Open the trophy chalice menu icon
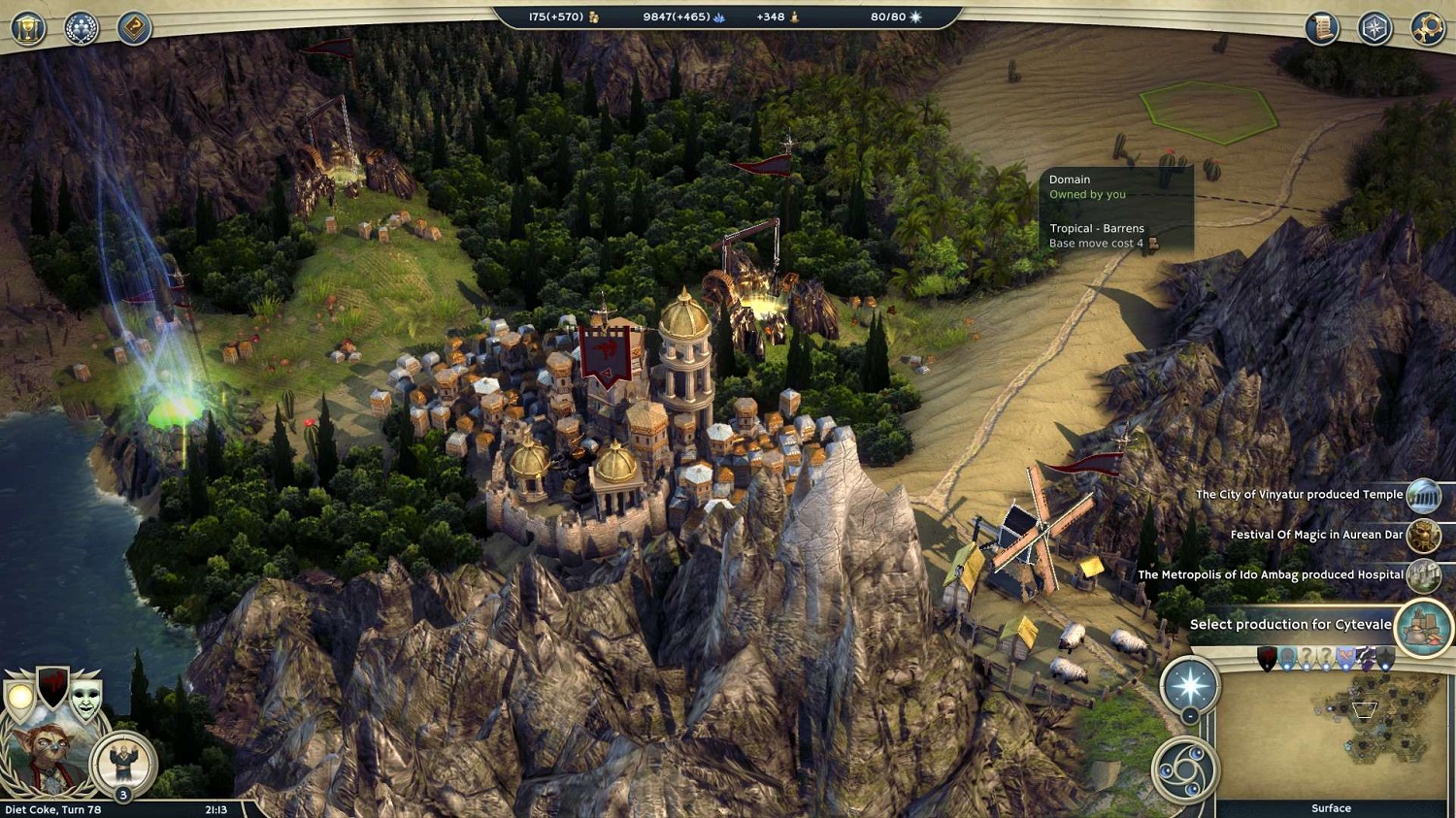This screenshot has width=1456, height=818. (28, 28)
